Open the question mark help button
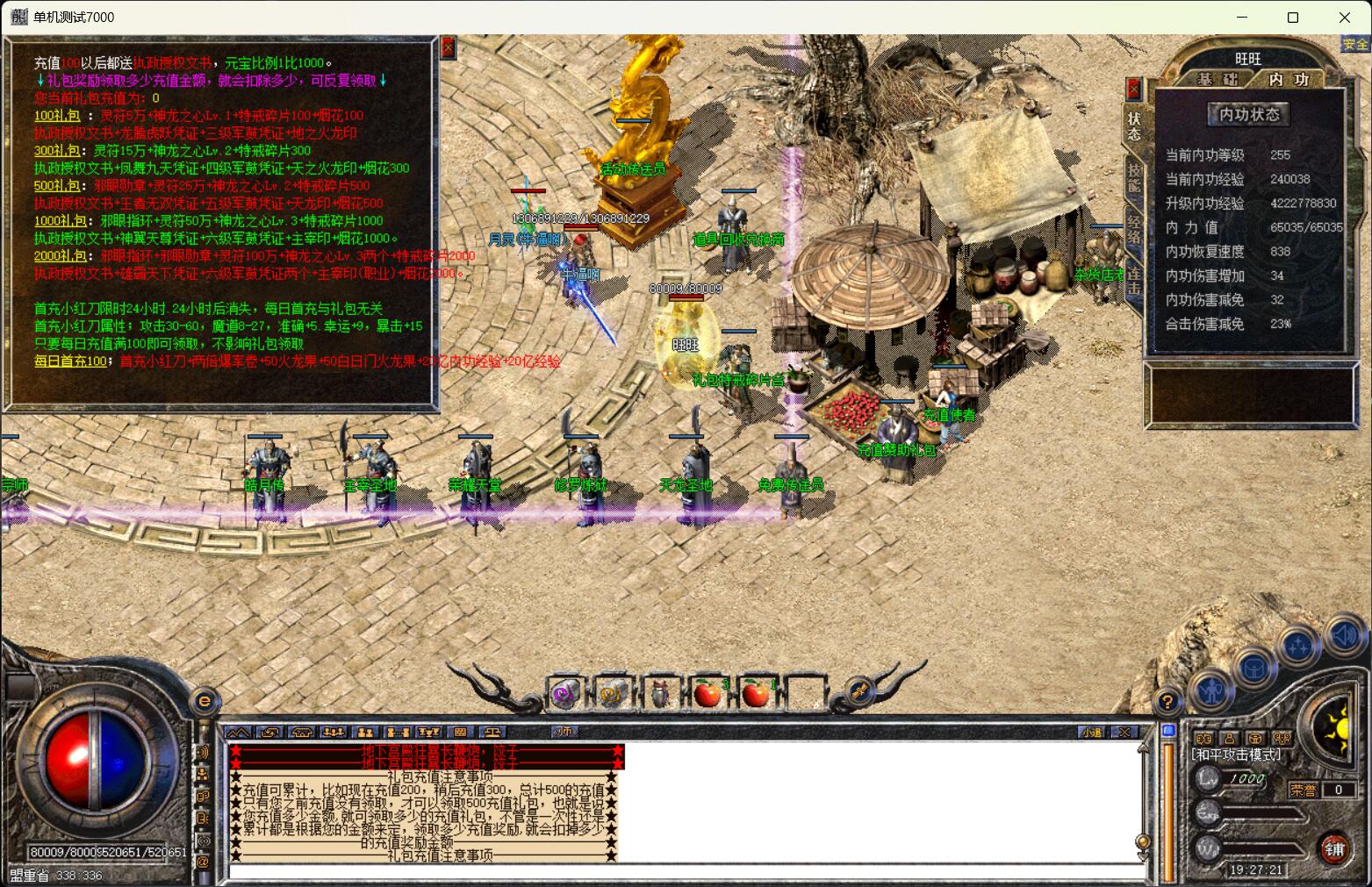Image resolution: width=1372 pixels, height=887 pixels. click(1167, 701)
